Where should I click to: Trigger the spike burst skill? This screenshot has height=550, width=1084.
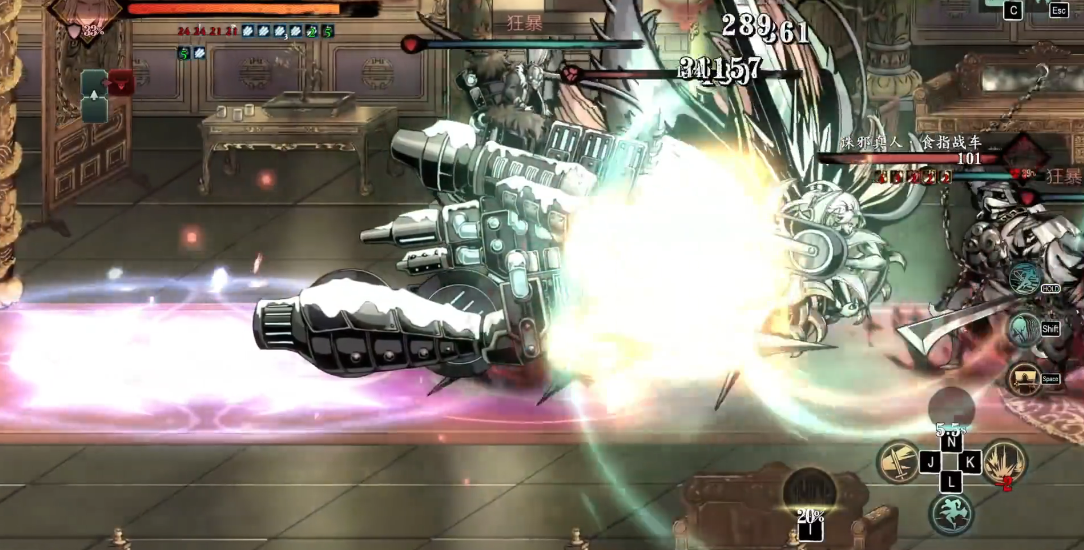point(1003,461)
